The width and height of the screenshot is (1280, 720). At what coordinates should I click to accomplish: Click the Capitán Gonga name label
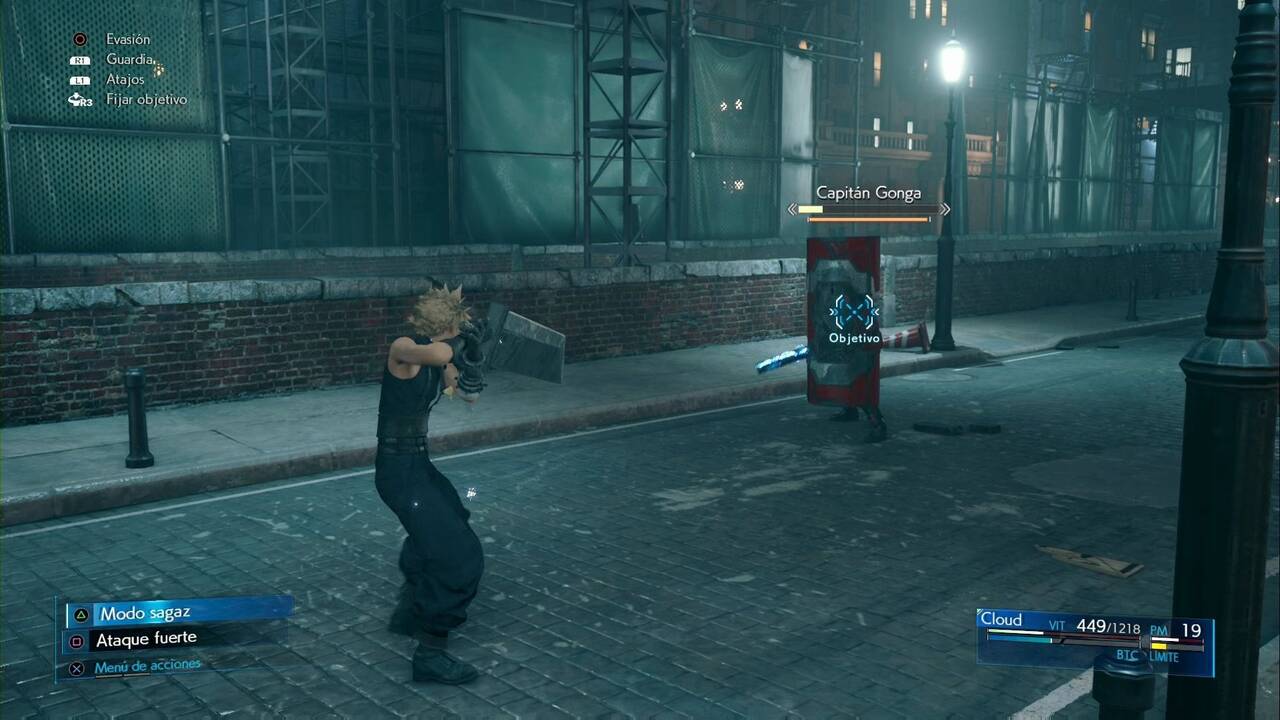[869, 193]
